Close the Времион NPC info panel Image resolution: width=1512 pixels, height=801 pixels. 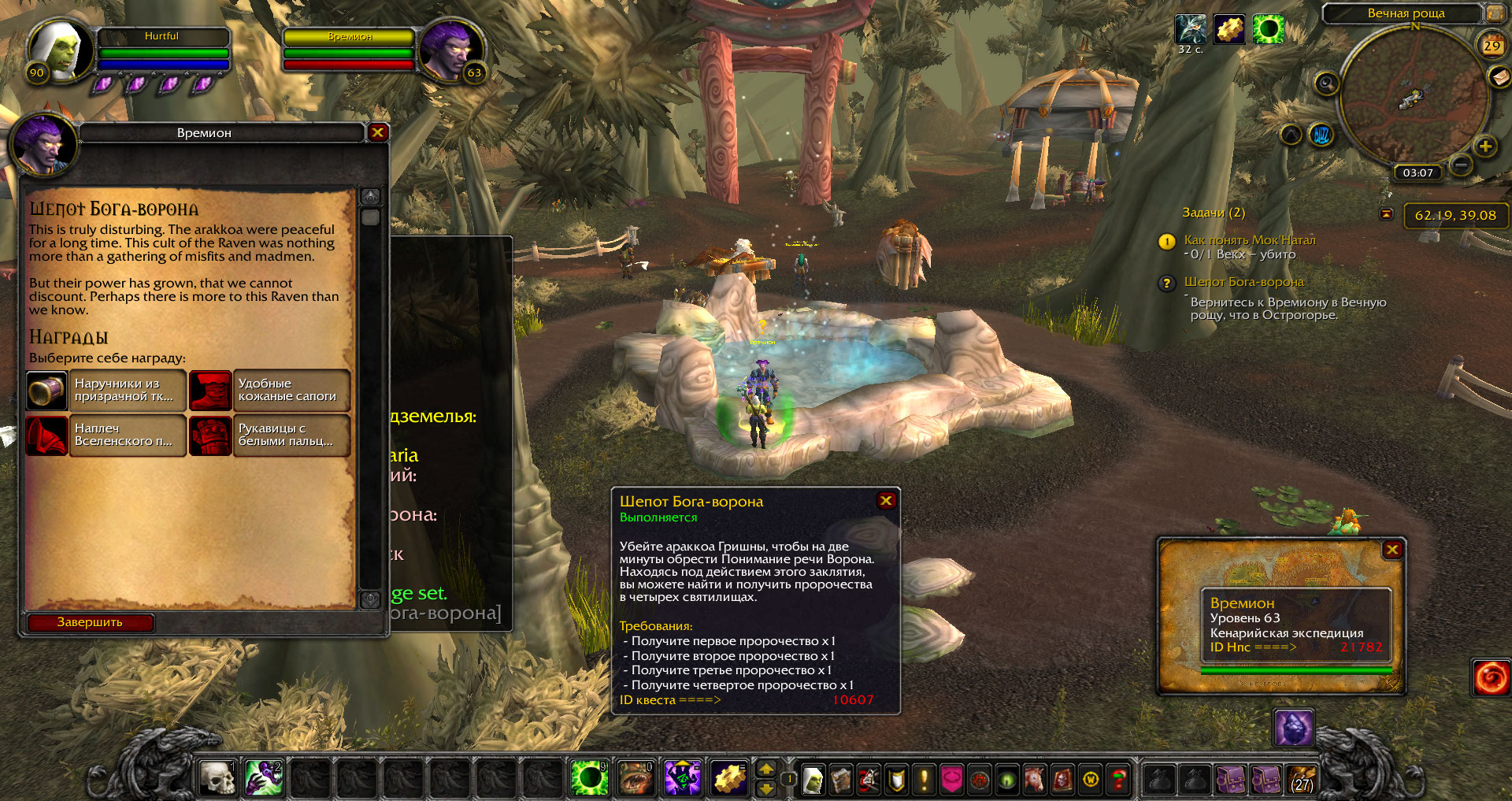click(1392, 550)
